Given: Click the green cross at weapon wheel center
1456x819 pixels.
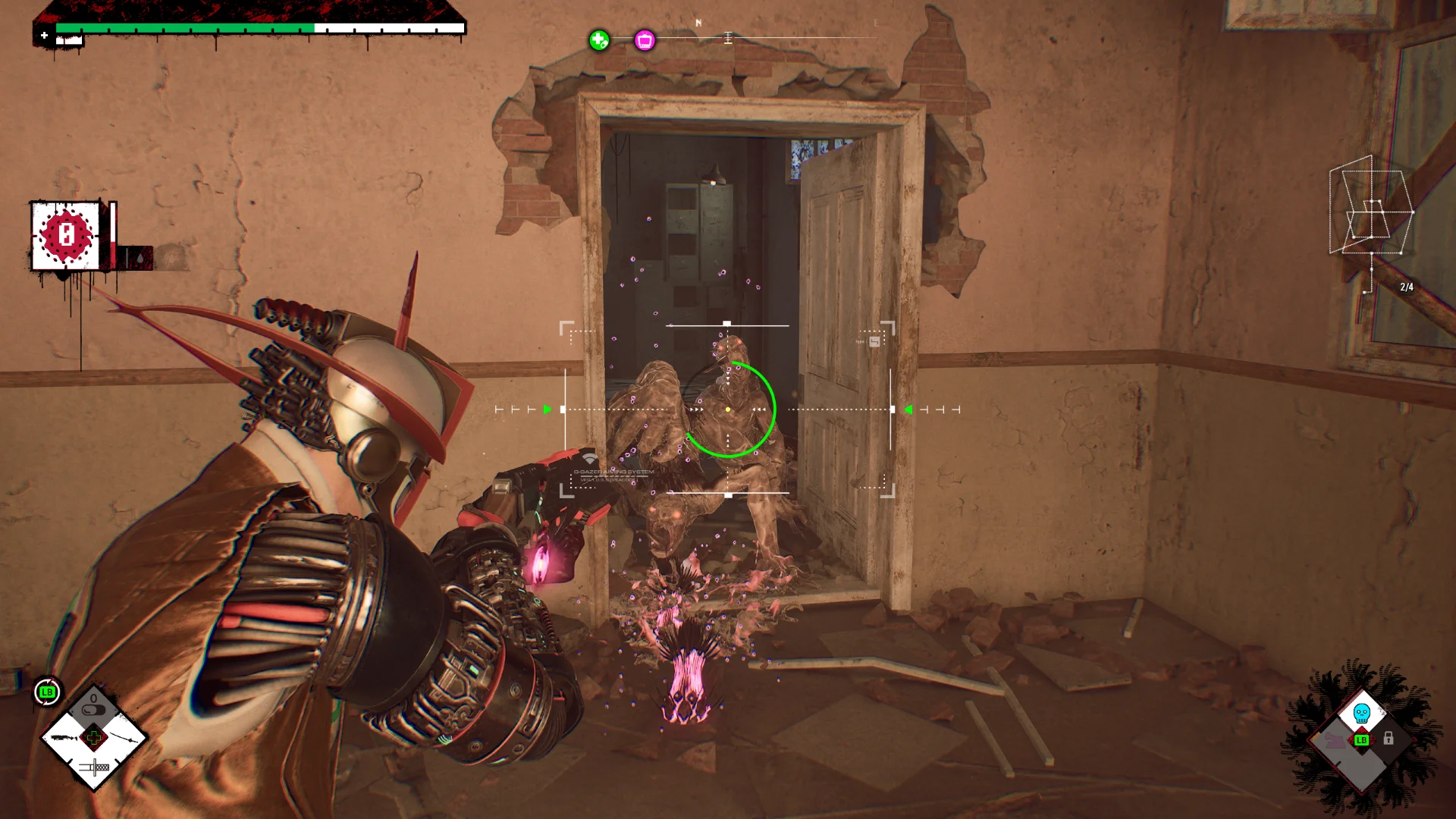Looking at the screenshot, I should pos(94,737).
